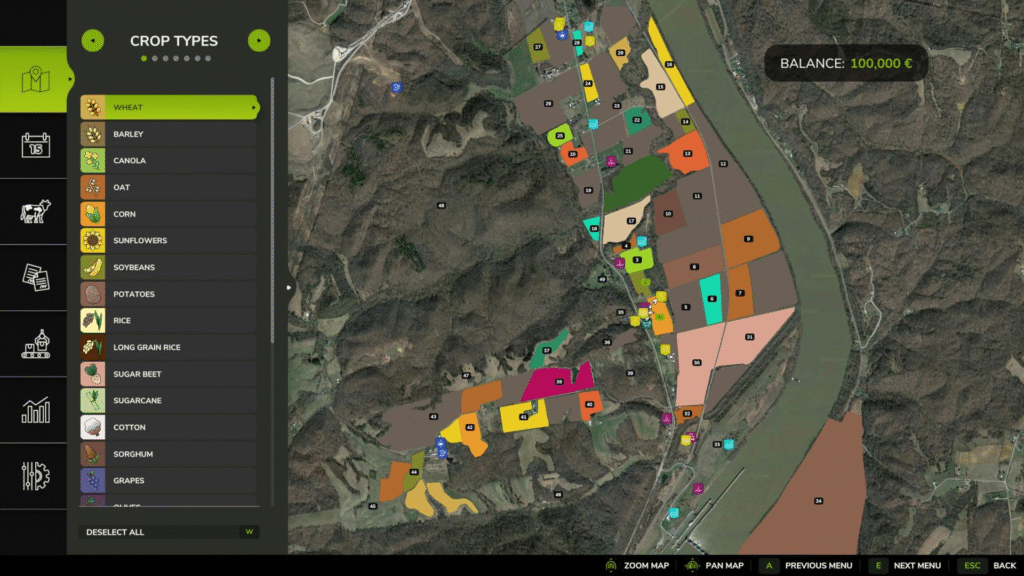Toggle the Potatoes crop filter

(168, 294)
